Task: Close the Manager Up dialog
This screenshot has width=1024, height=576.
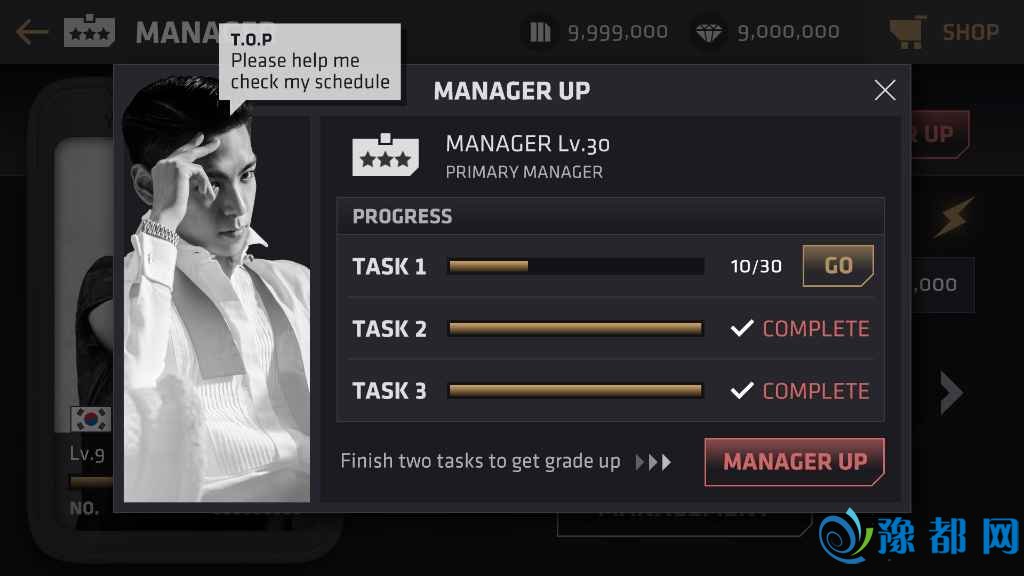Action: [885, 91]
